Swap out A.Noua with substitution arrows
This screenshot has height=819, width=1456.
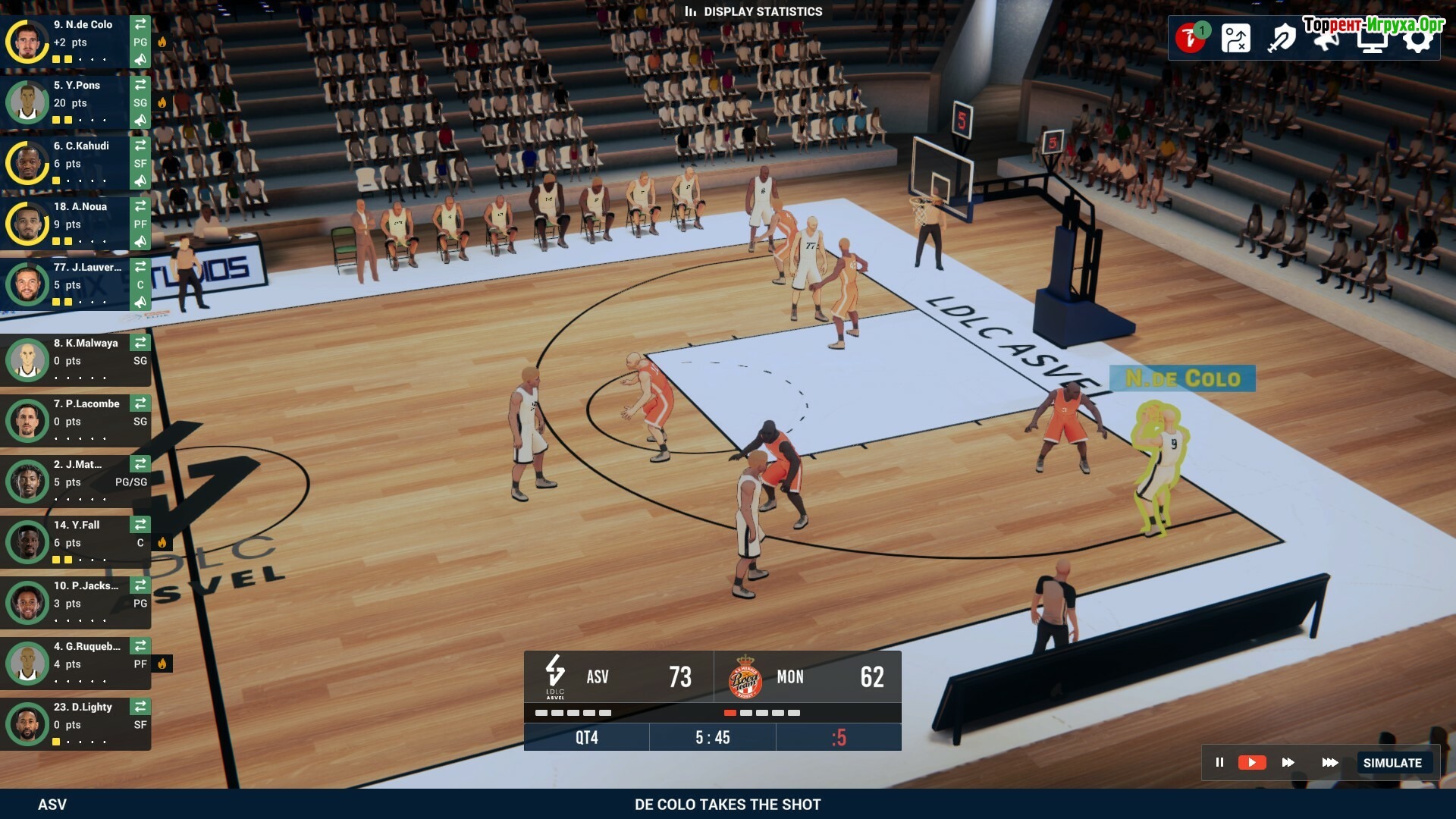tap(140, 206)
